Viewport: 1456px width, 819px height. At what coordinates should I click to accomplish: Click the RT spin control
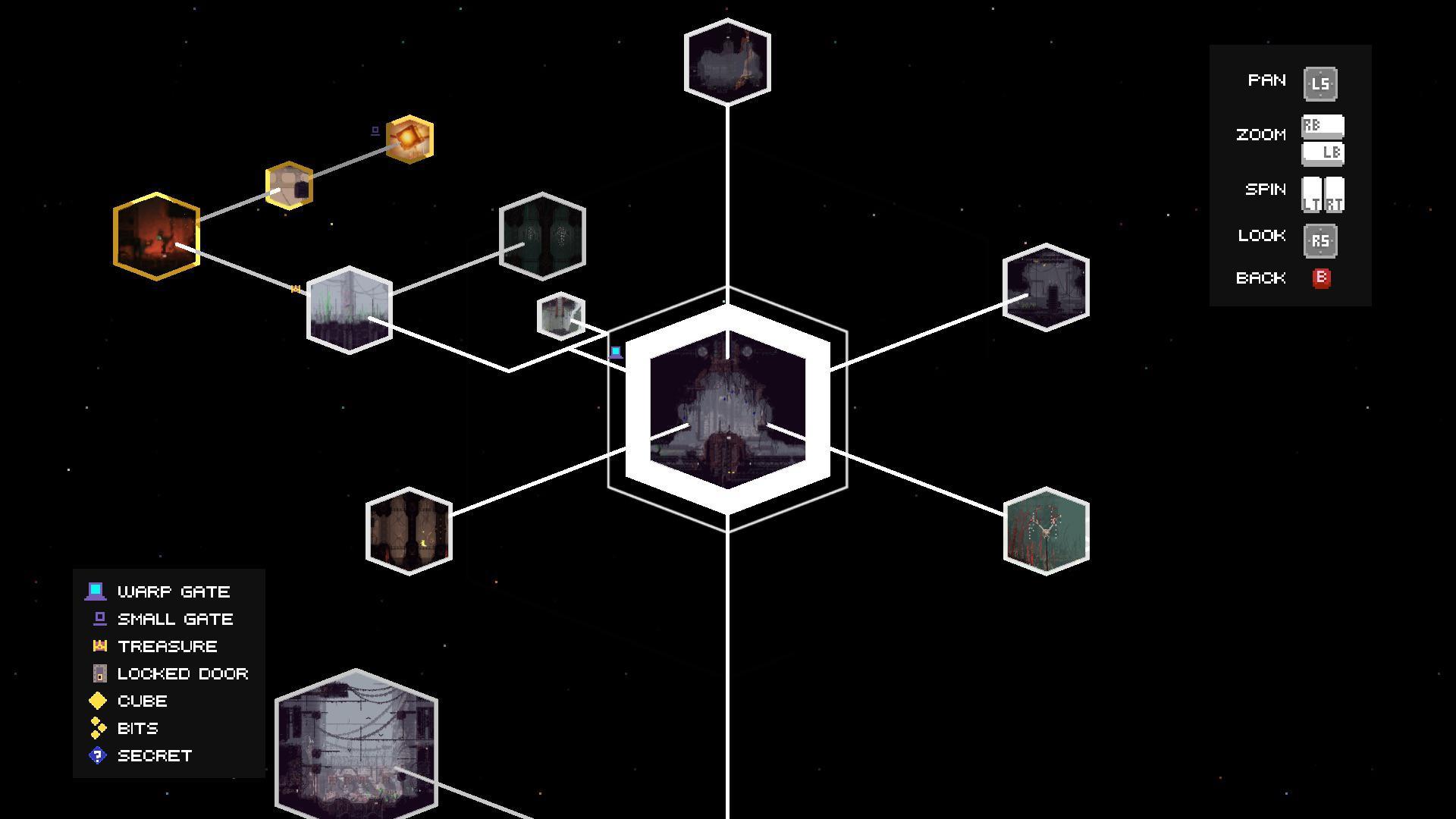(1332, 192)
